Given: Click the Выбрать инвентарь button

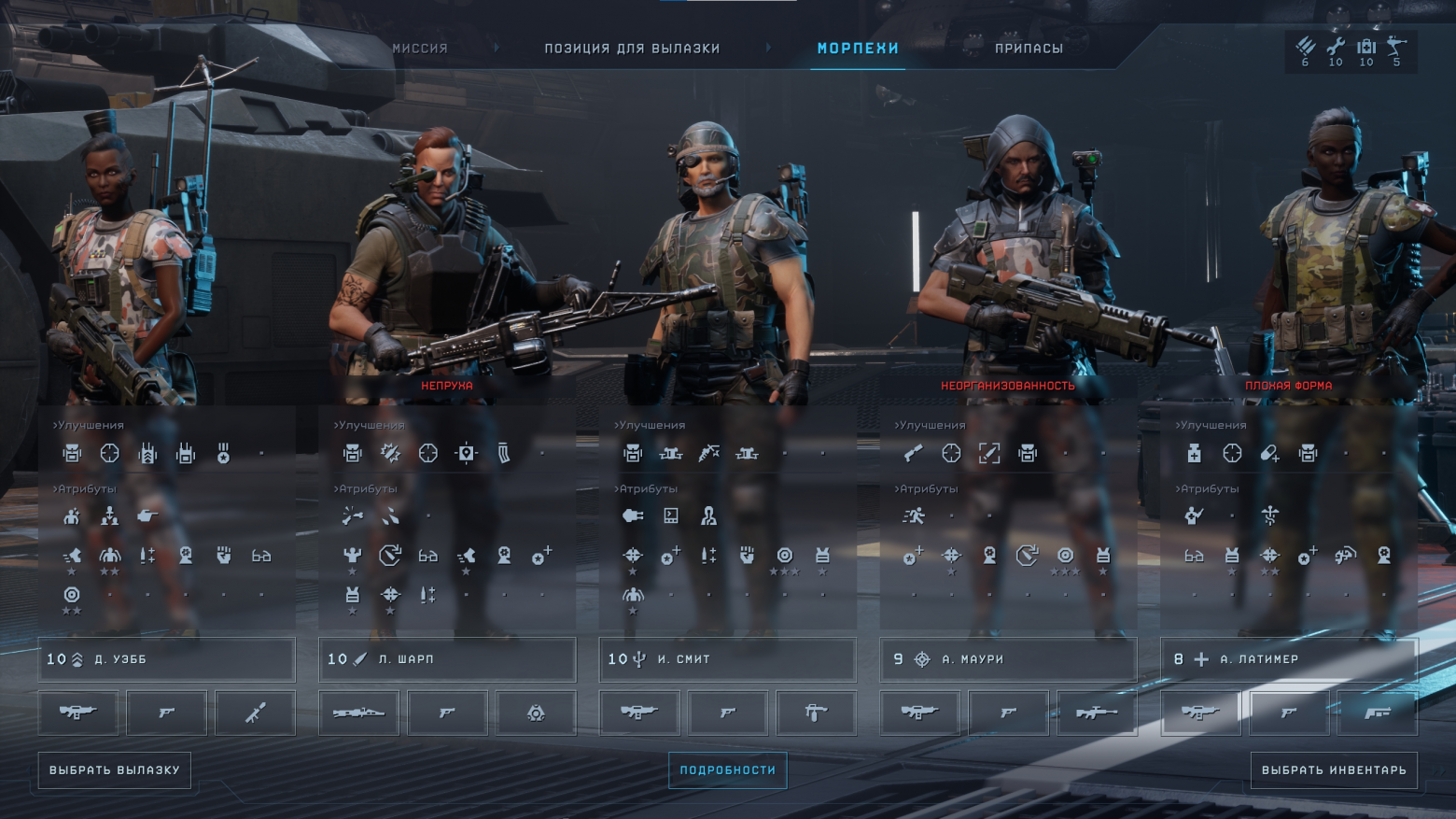Looking at the screenshot, I should coord(1334,770).
